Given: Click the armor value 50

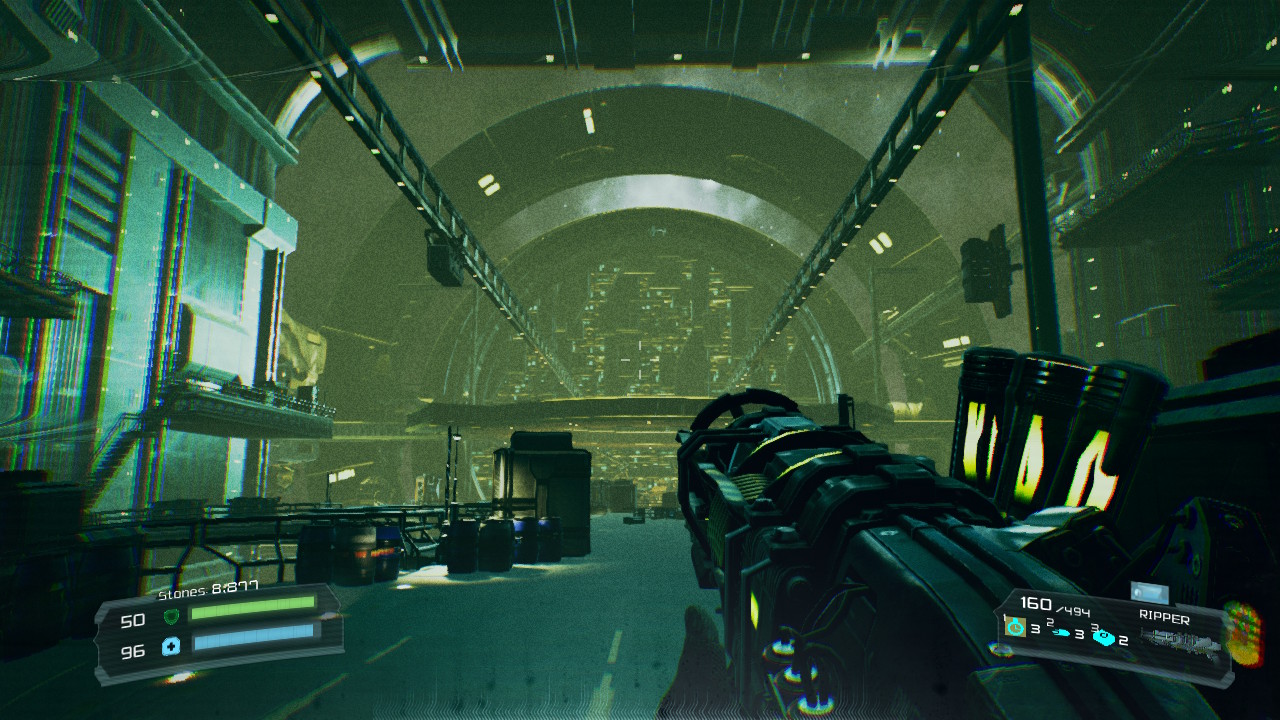Looking at the screenshot, I should coord(133,619).
